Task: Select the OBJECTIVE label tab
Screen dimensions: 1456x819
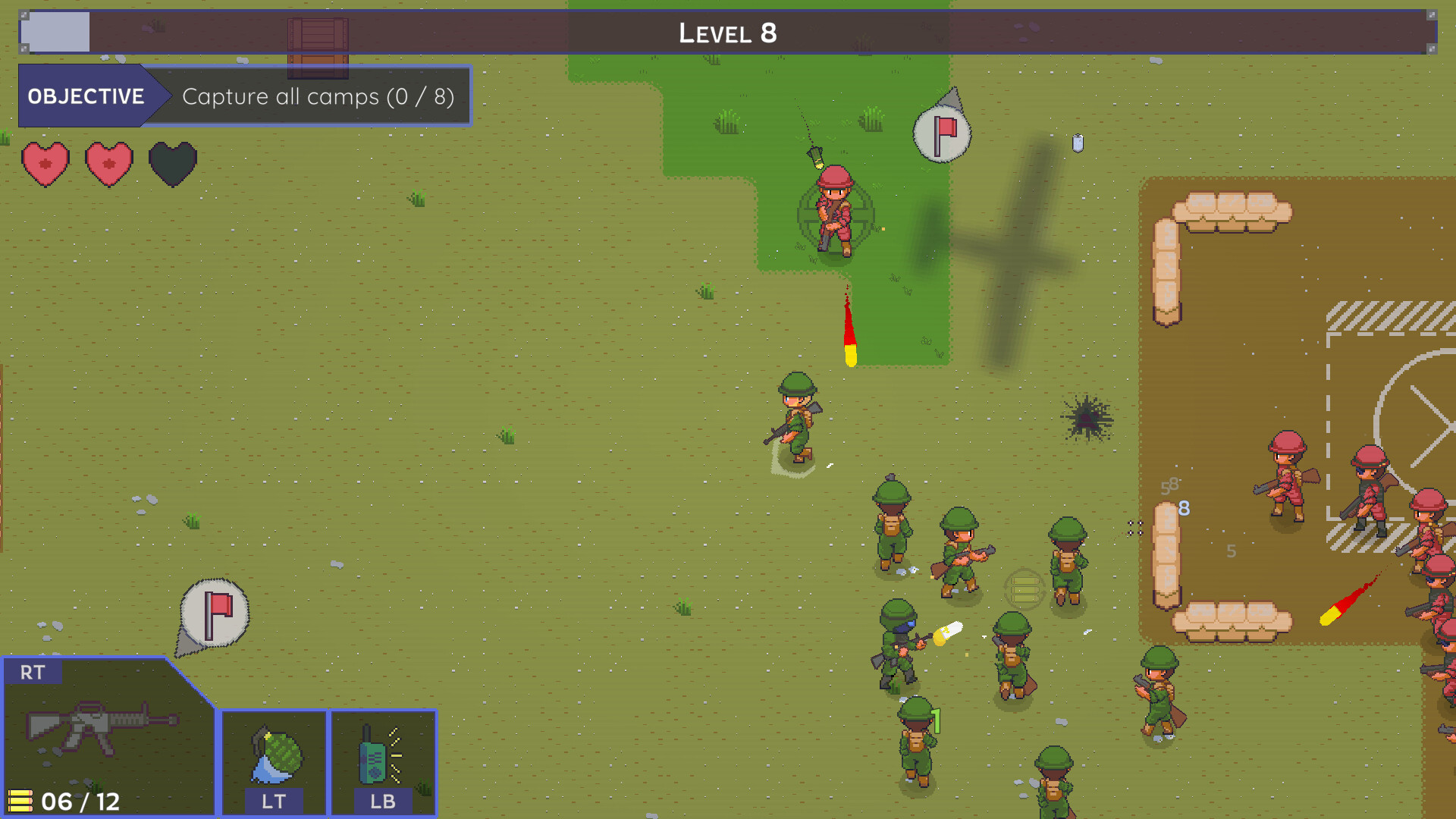Action: point(86,96)
